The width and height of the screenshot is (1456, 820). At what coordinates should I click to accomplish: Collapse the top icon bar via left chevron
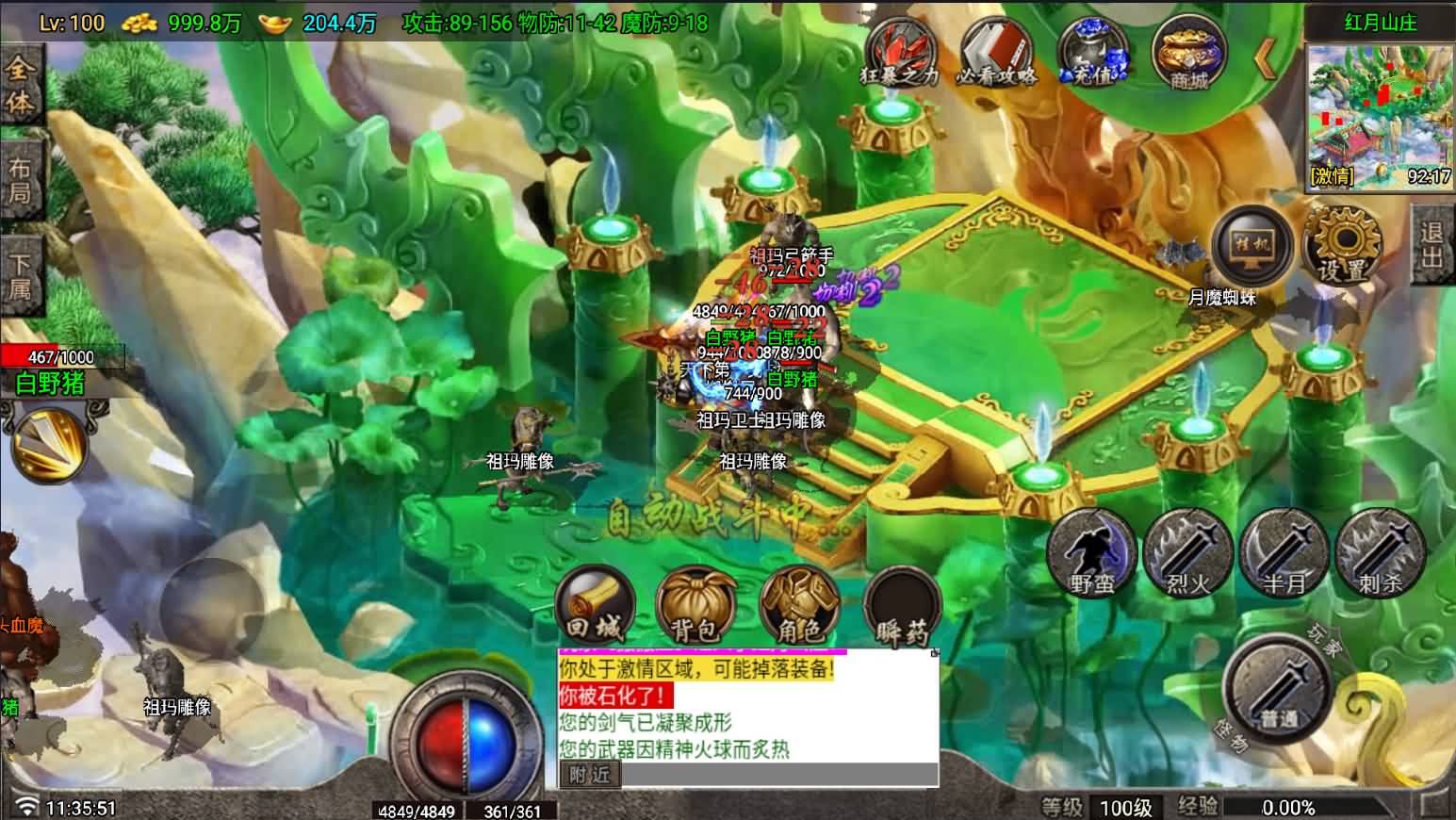click(1264, 57)
